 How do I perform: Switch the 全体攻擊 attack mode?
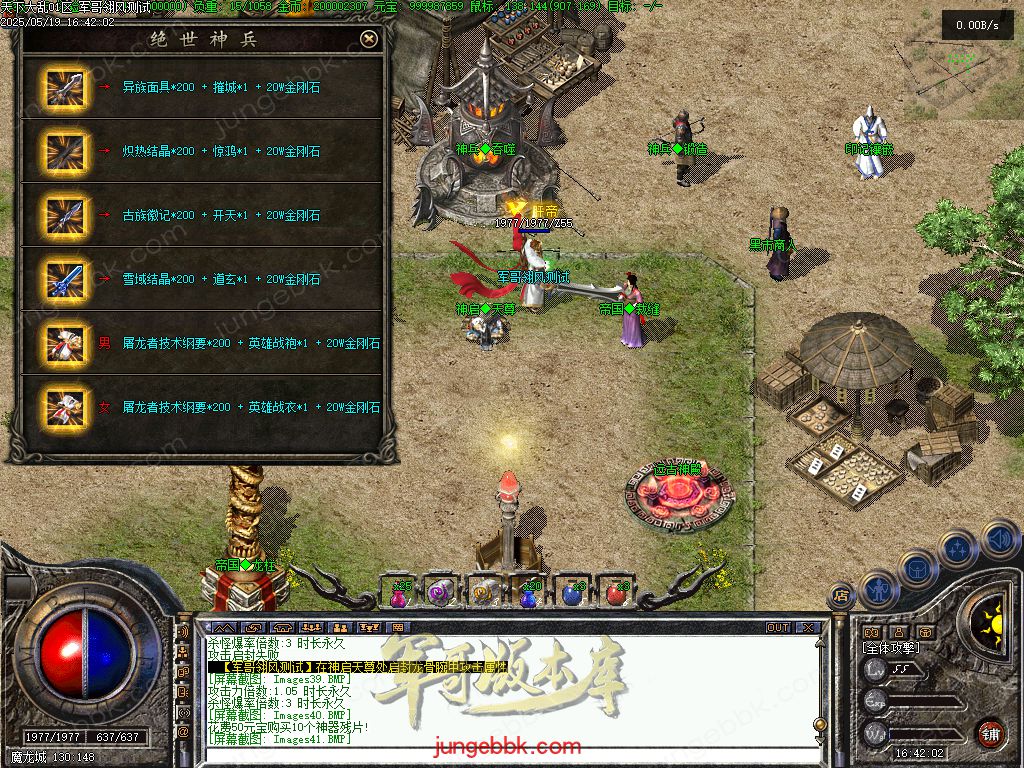click(893, 648)
